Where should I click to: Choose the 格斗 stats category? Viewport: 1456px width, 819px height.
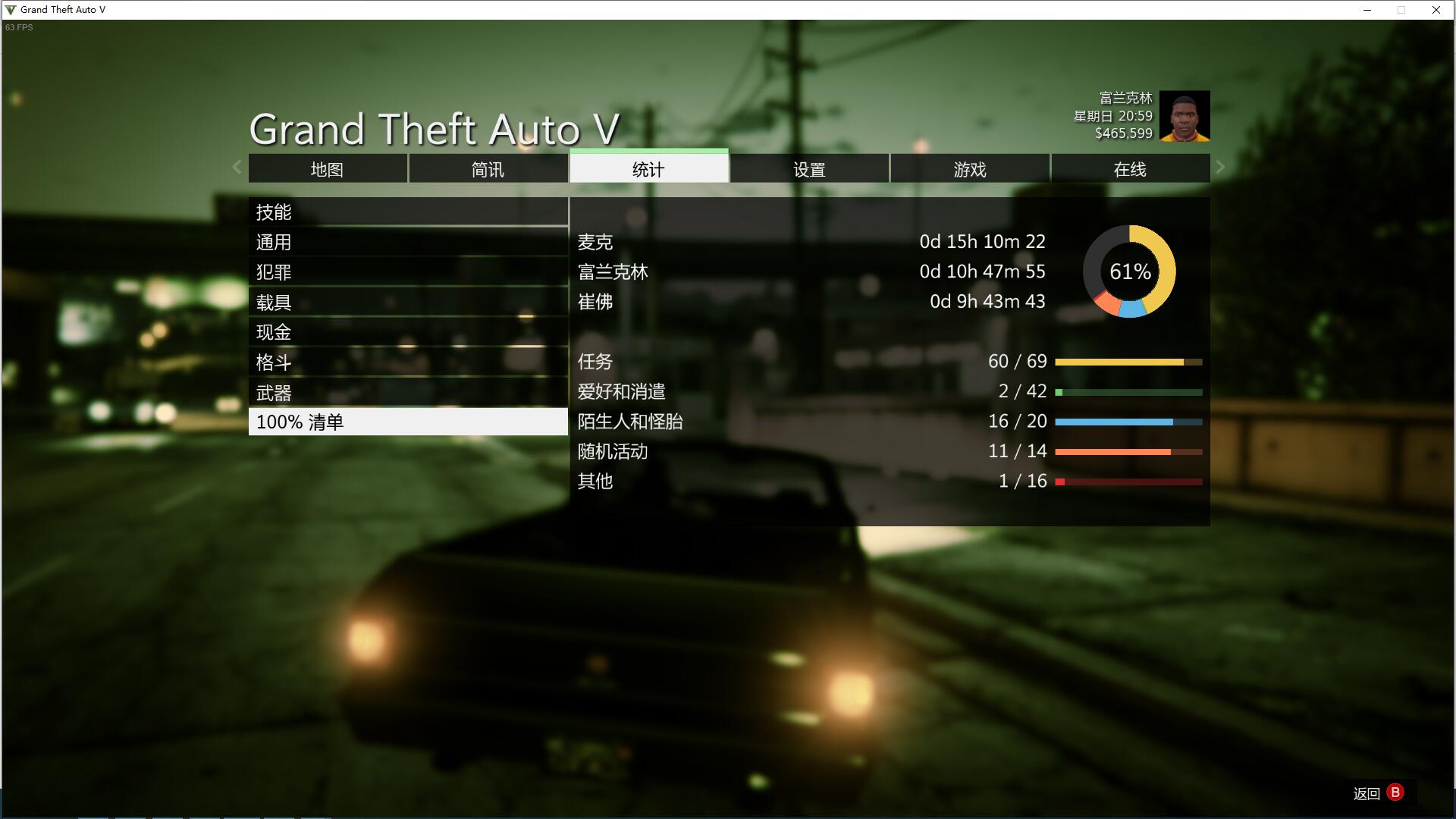point(408,362)
